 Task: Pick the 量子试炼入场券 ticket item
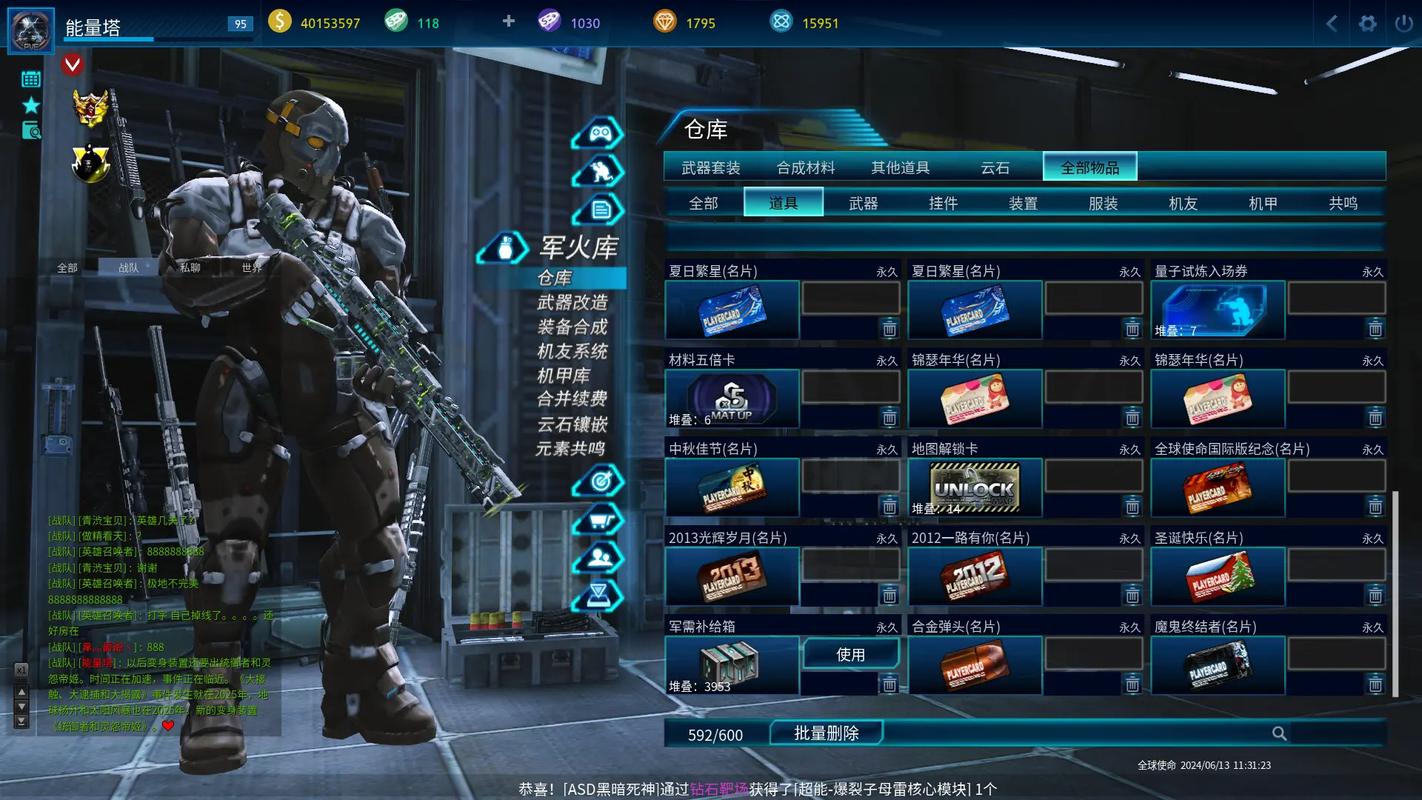1218,310
